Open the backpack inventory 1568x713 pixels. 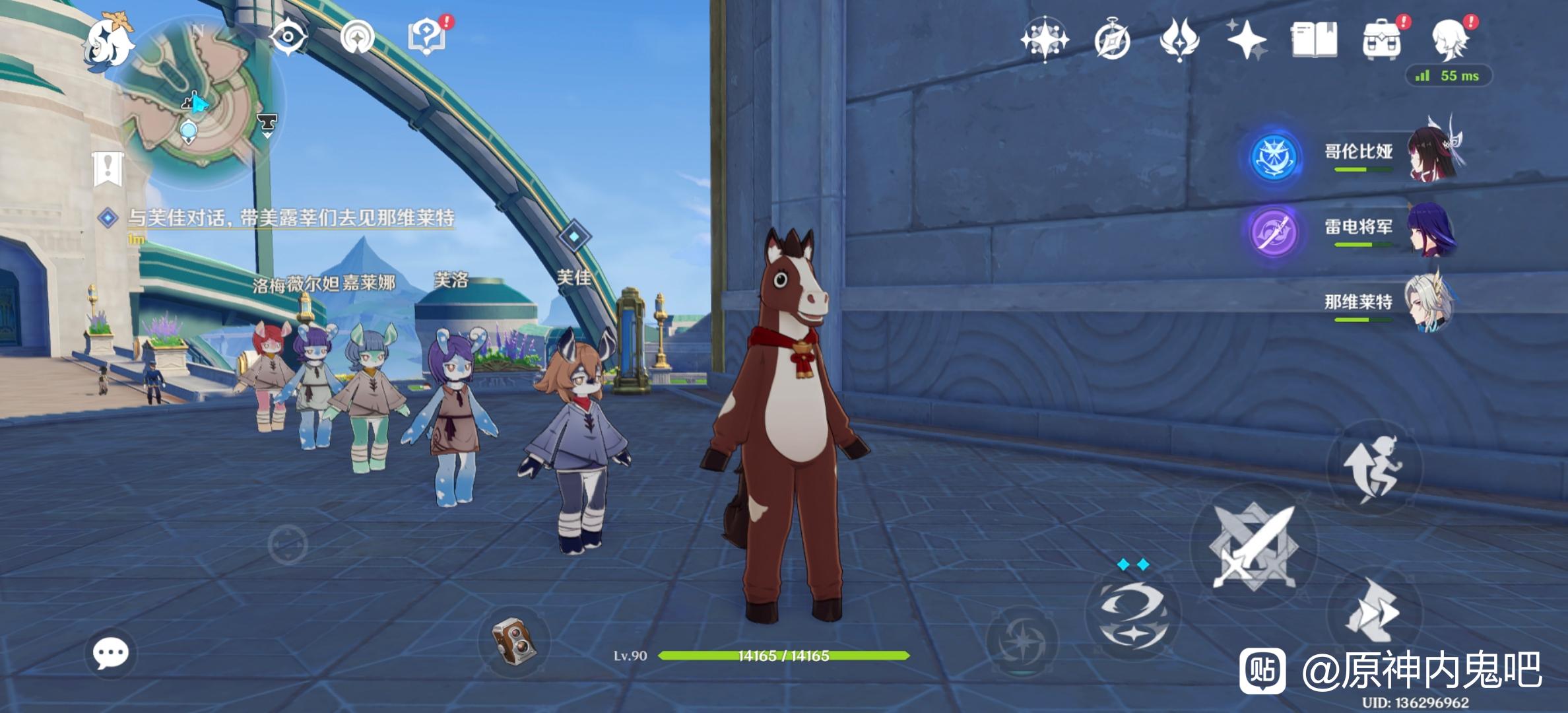point(1381,40)
